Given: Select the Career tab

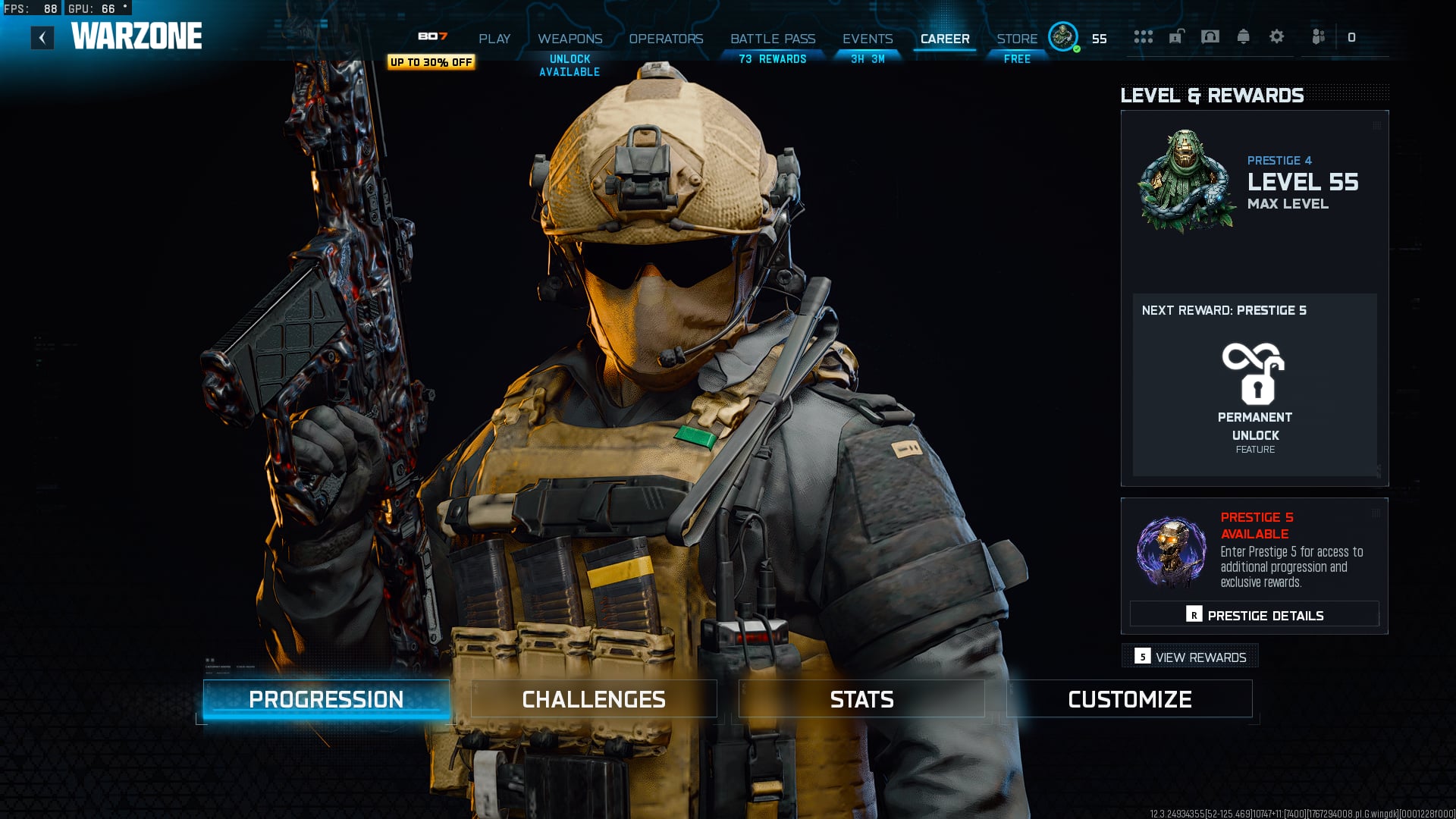Looking at the screenshot, I should 945,39.
